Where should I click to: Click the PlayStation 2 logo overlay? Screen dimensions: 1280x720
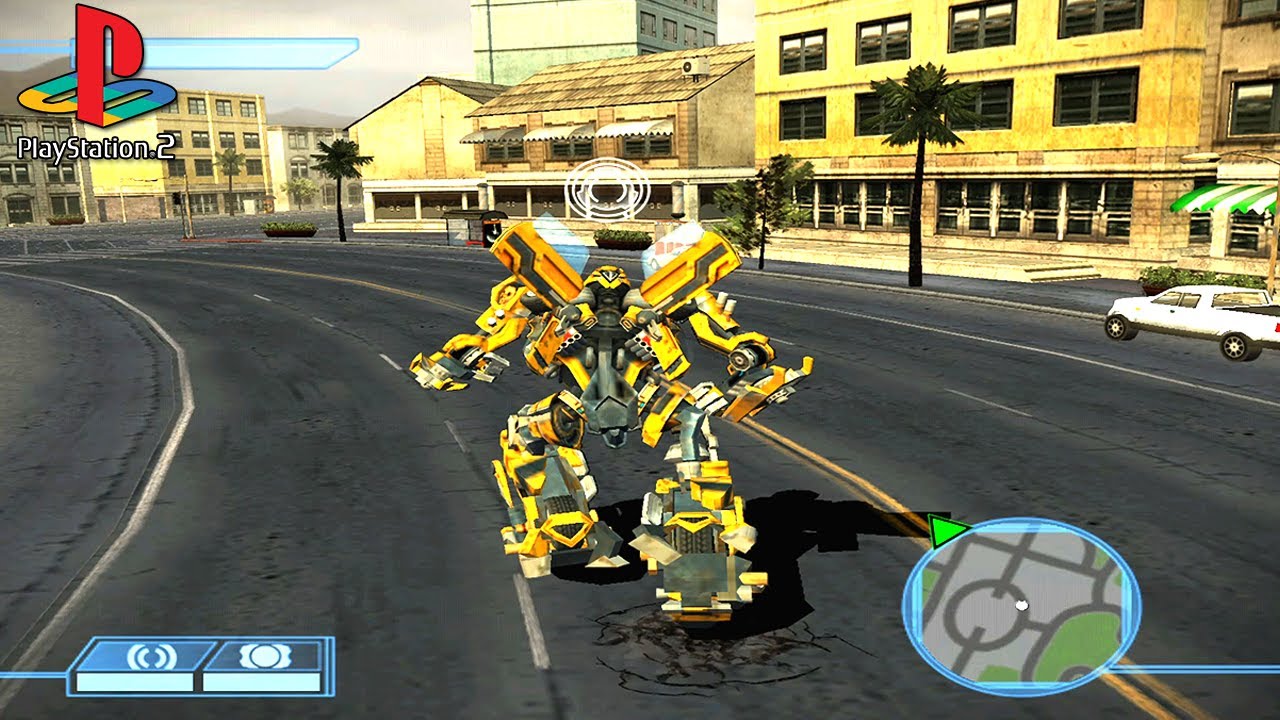pos(96,85)
